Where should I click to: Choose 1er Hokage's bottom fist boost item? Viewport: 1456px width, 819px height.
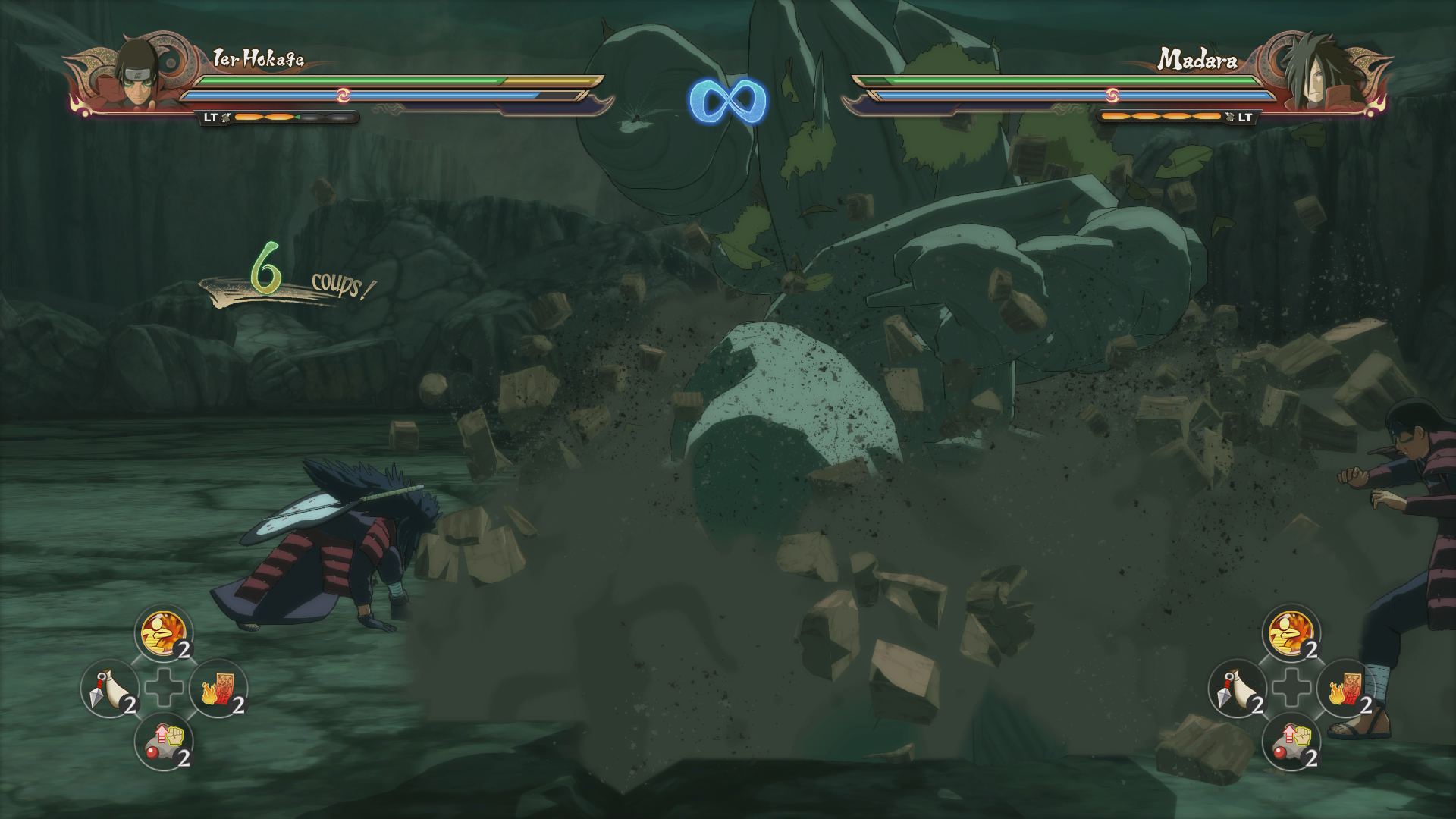click(x=164, y=742)
